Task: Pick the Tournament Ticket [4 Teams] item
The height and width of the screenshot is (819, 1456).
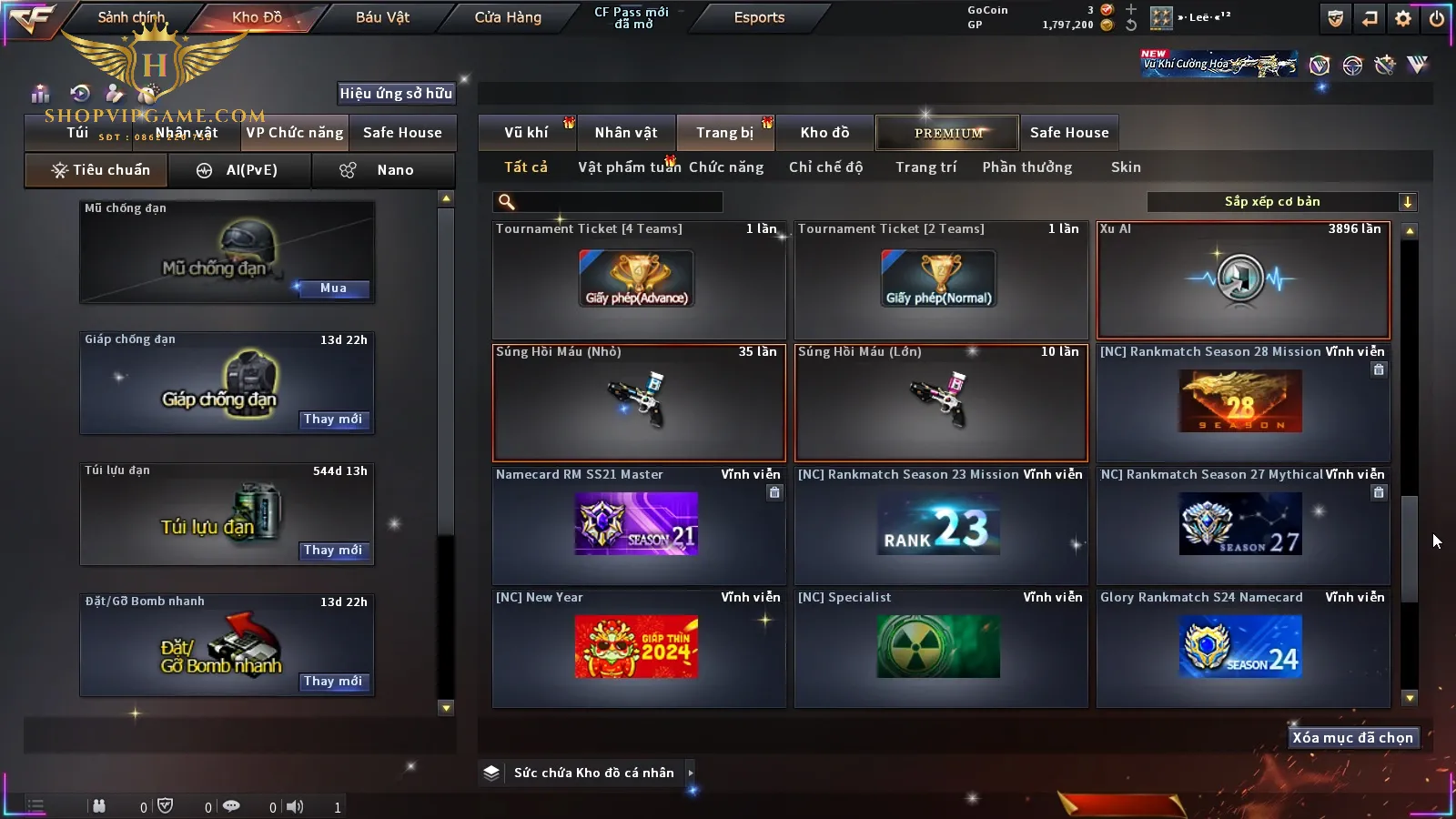Action: 638,280
